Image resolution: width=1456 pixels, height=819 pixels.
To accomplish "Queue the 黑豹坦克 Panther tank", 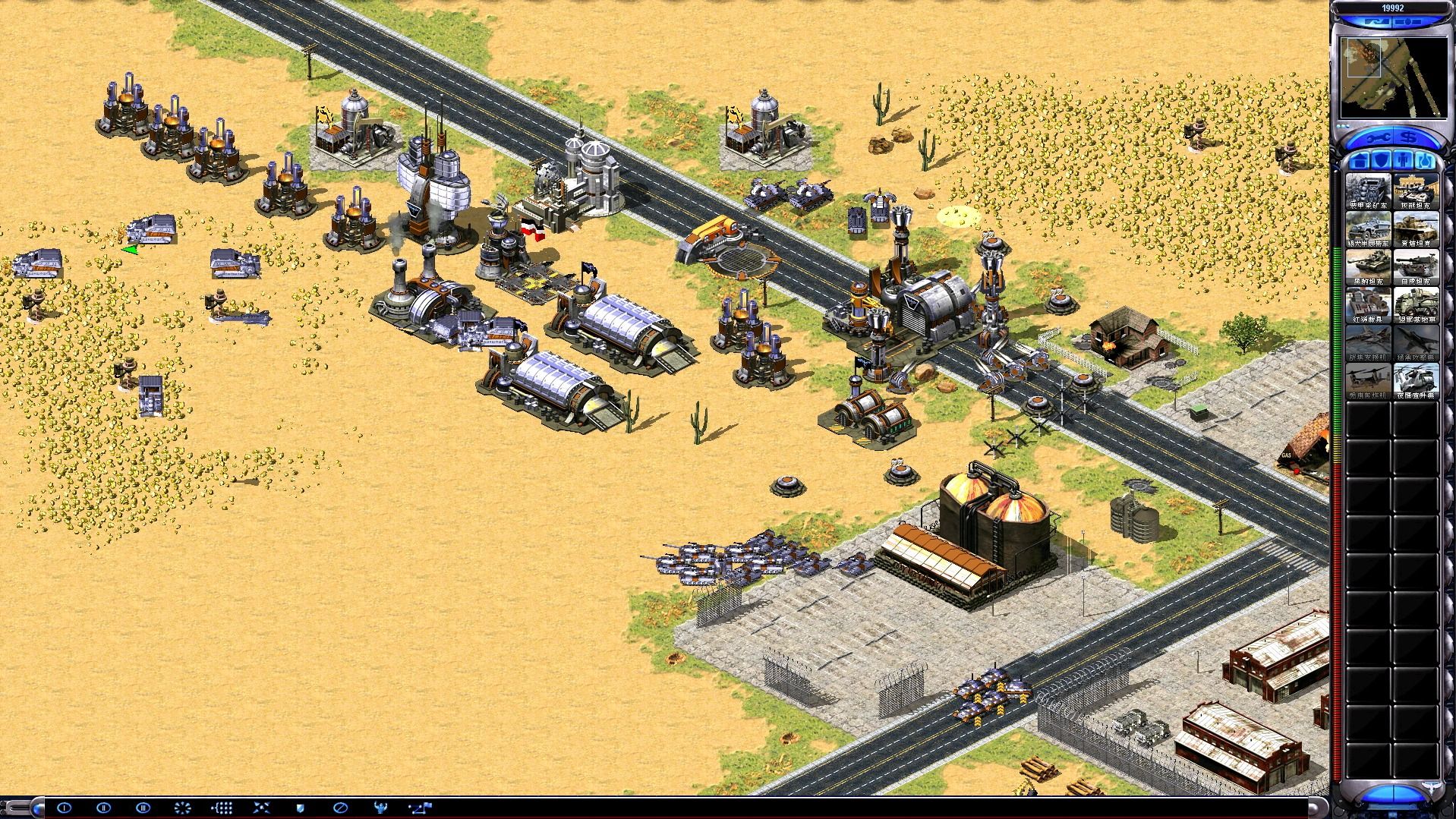I will point(1368,266).
